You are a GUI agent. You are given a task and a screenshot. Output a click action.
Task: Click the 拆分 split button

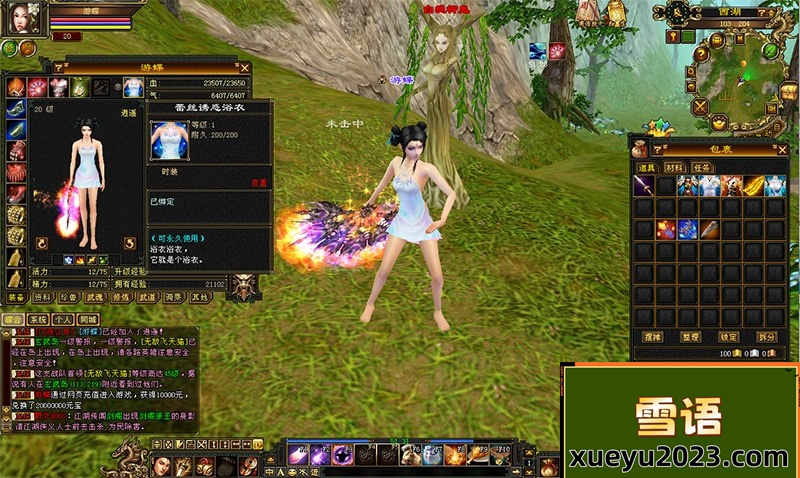click(766, 337)
